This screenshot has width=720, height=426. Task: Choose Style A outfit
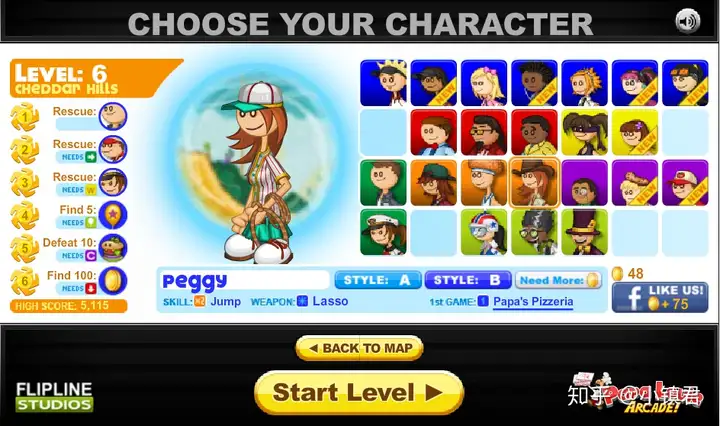377,280
